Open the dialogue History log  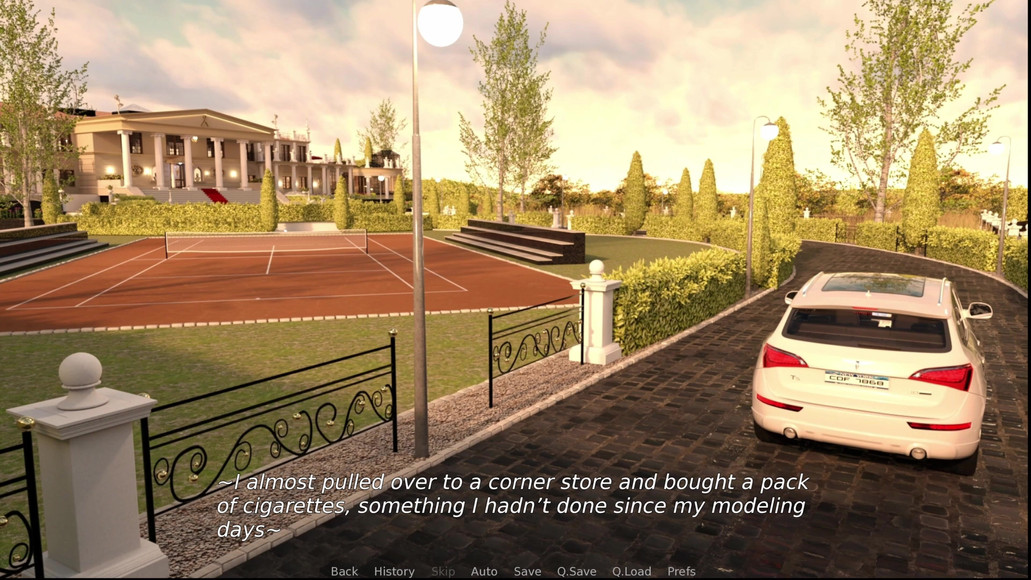(x=394, y=571)
